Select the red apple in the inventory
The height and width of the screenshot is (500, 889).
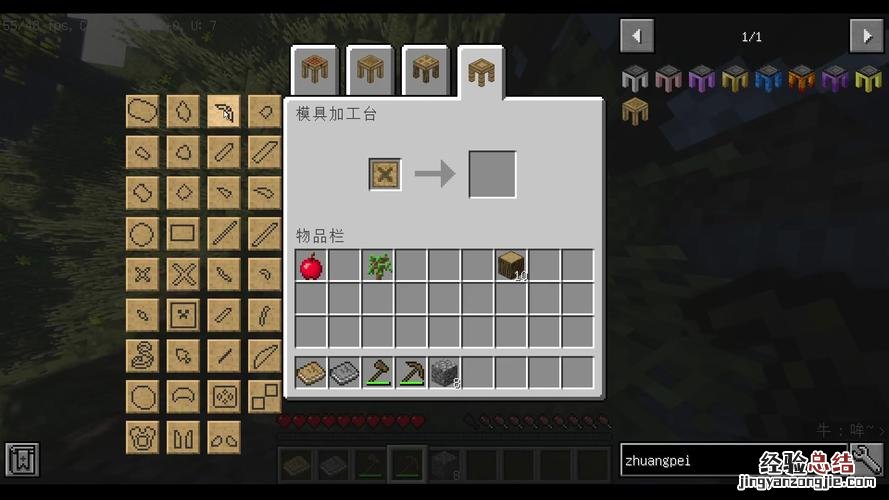pyautogui.click(x=311, y=266)
